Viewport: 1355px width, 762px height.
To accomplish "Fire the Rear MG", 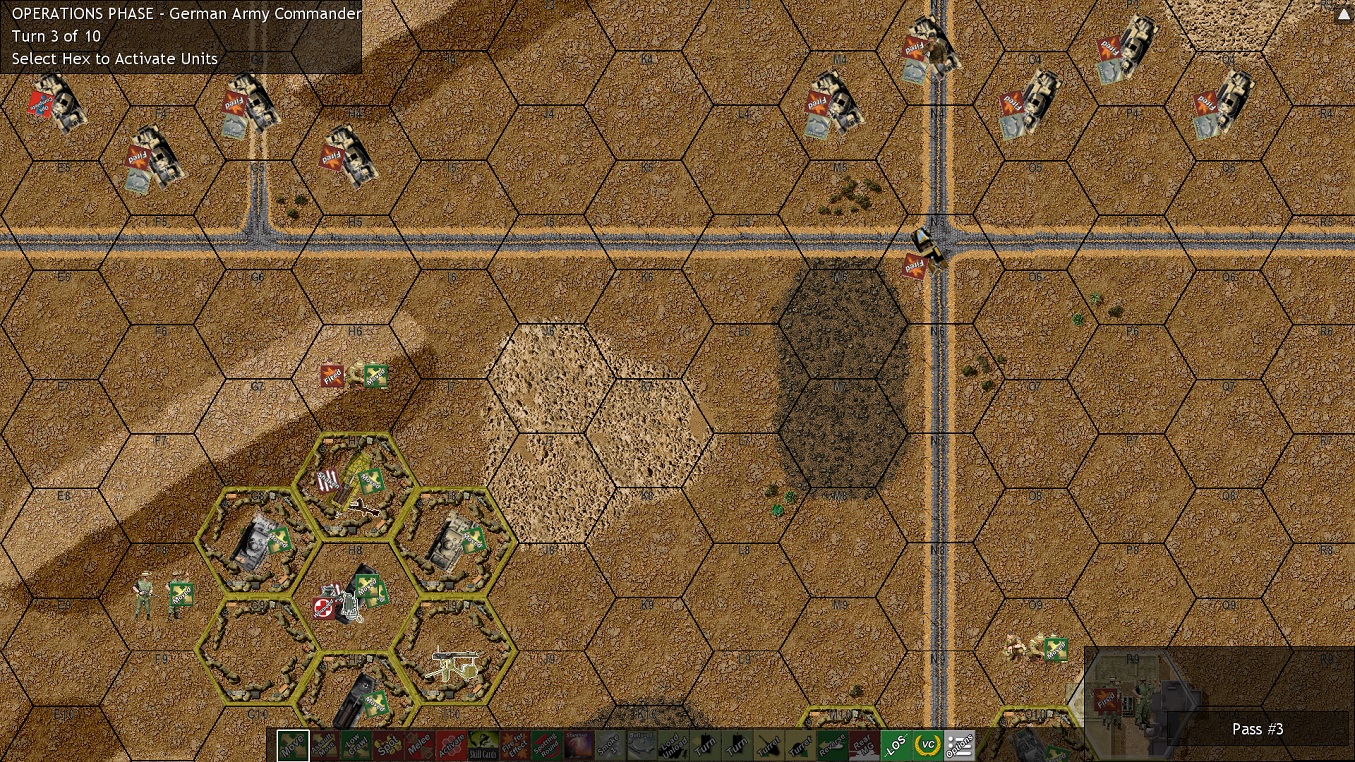I will [x=862, y=744].
